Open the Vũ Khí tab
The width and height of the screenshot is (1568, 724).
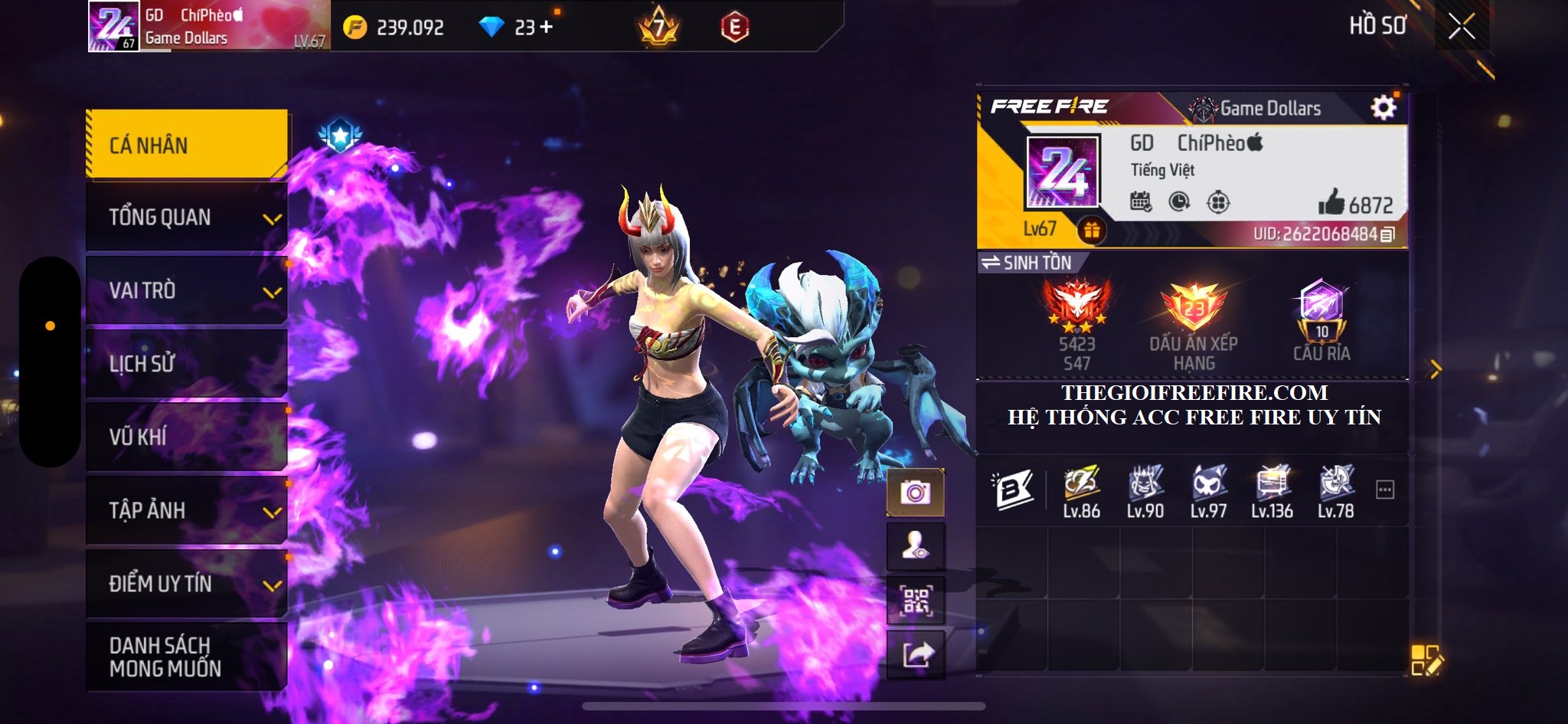coord(187,437)
